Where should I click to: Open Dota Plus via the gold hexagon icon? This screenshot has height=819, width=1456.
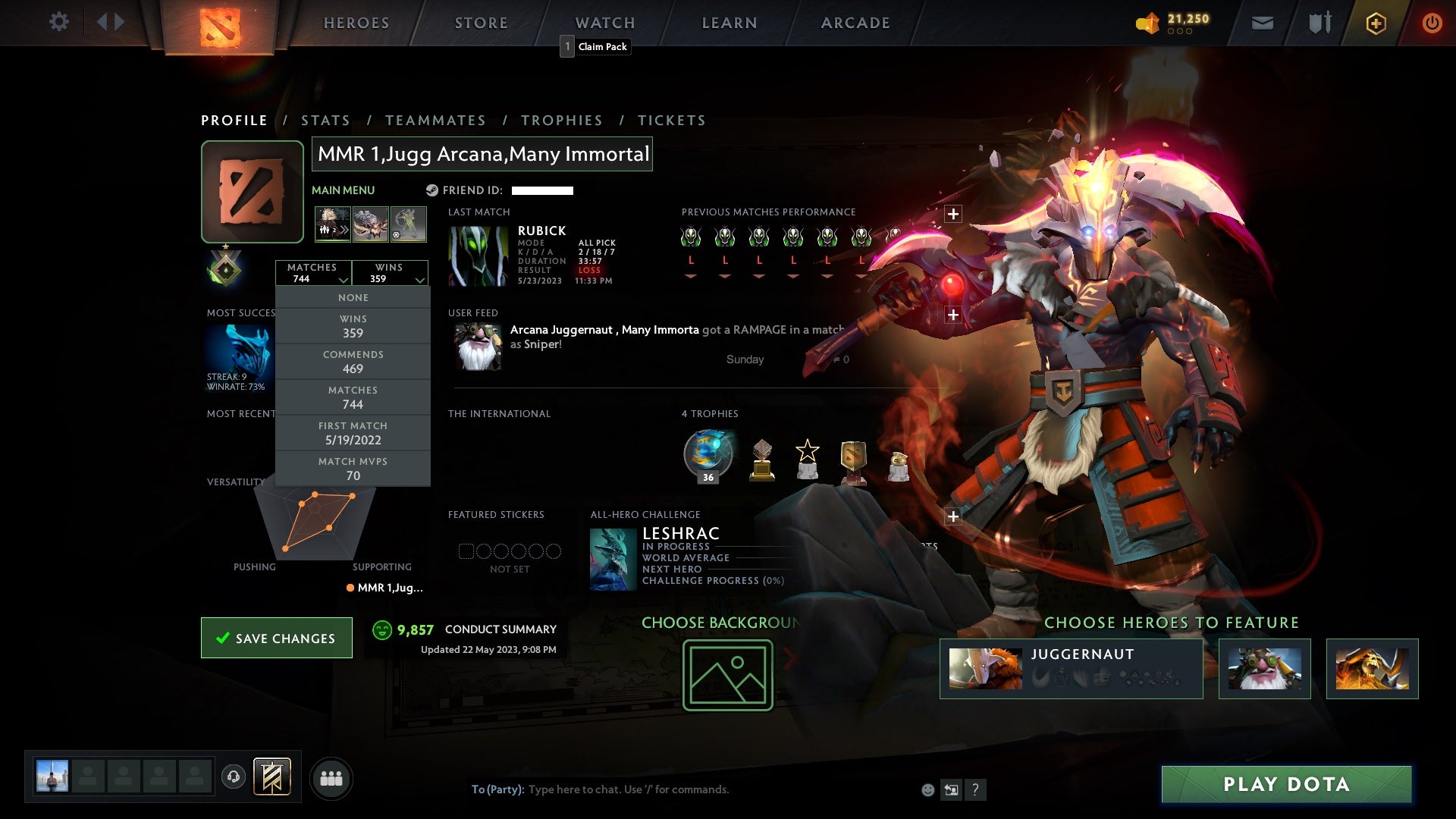coord(1375,23)
